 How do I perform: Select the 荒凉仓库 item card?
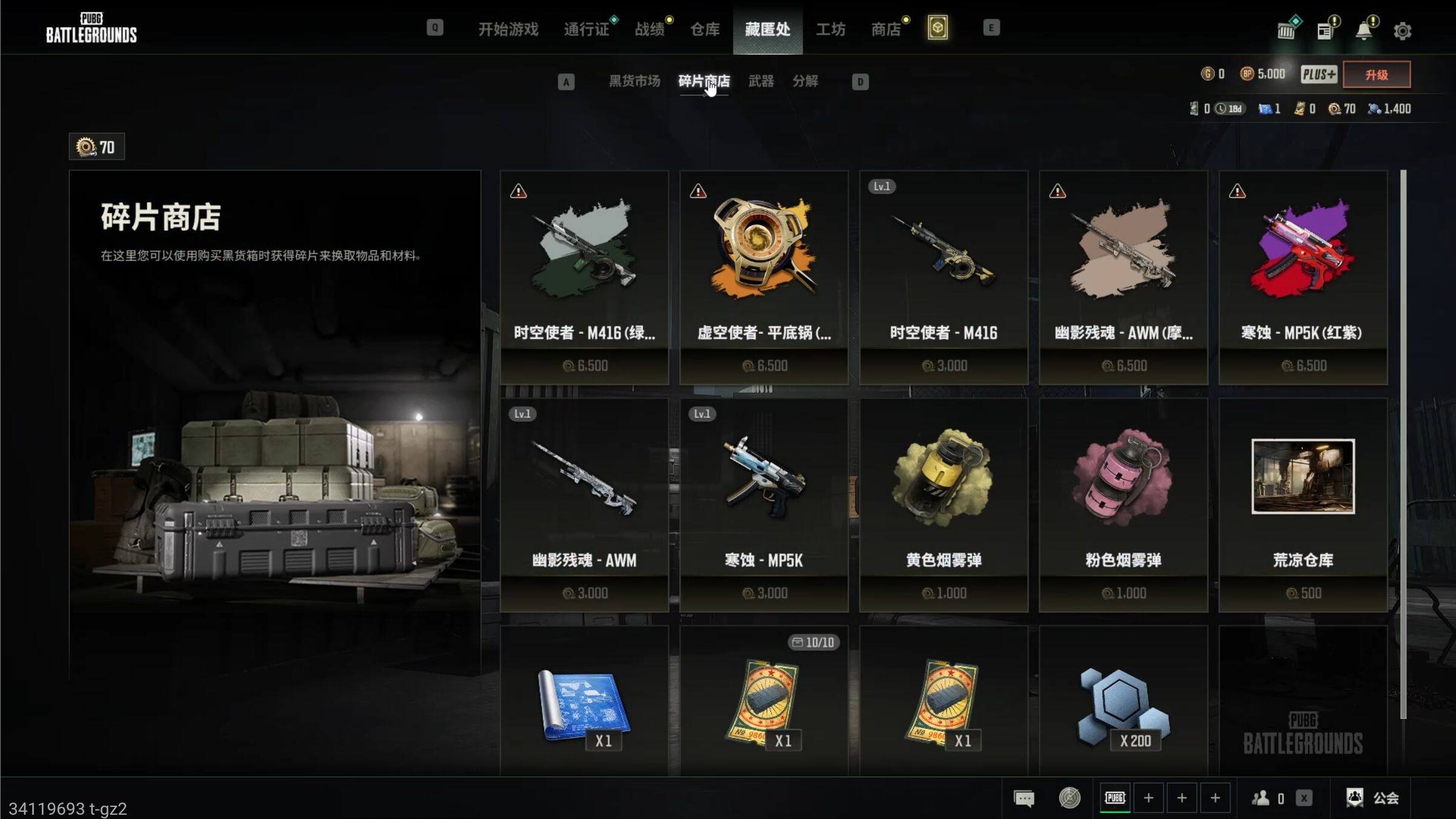pos(1303,505)
